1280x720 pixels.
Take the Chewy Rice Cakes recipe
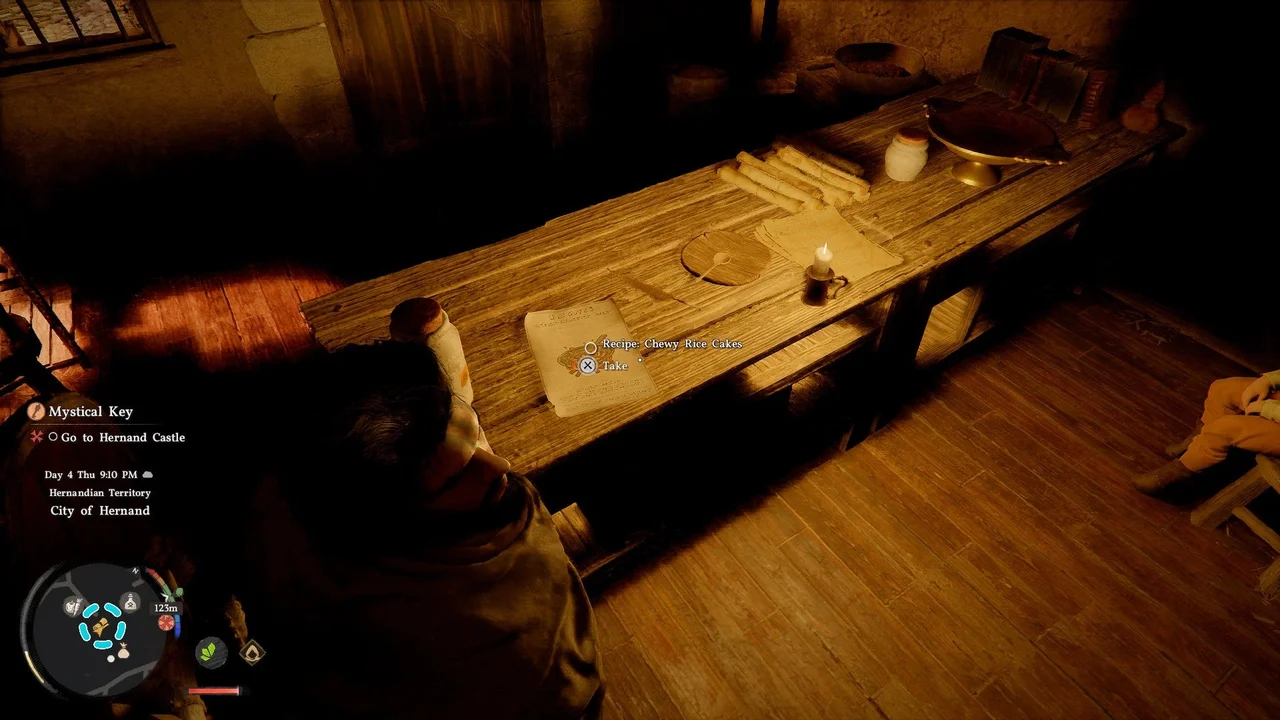(589, 366)
